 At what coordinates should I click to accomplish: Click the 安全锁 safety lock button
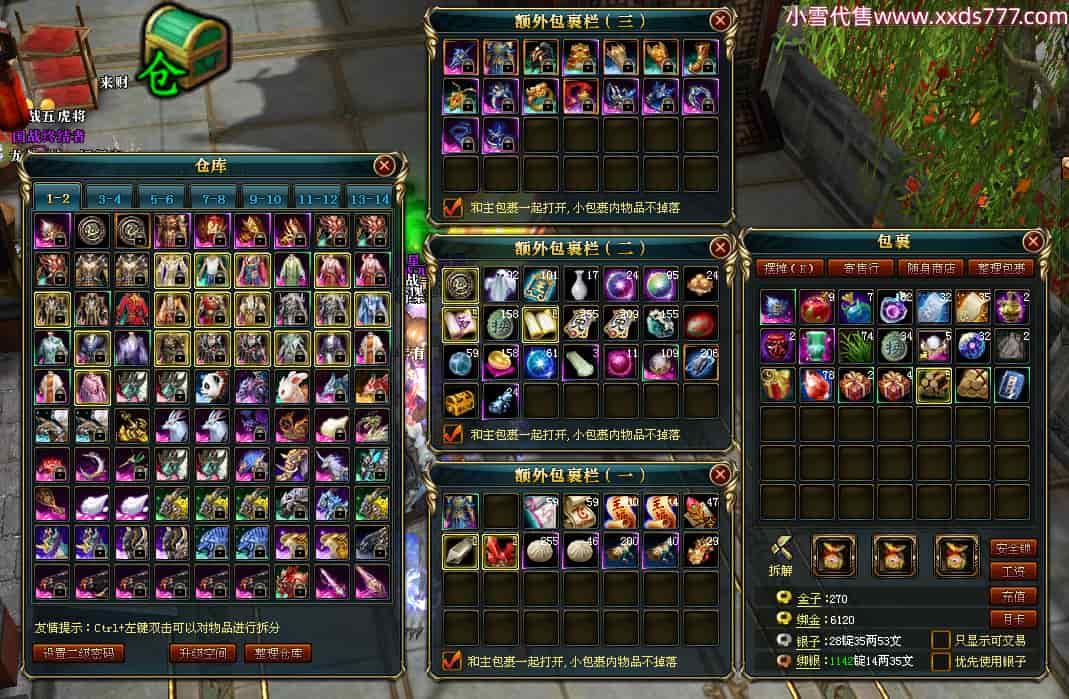click(1012, 548)
